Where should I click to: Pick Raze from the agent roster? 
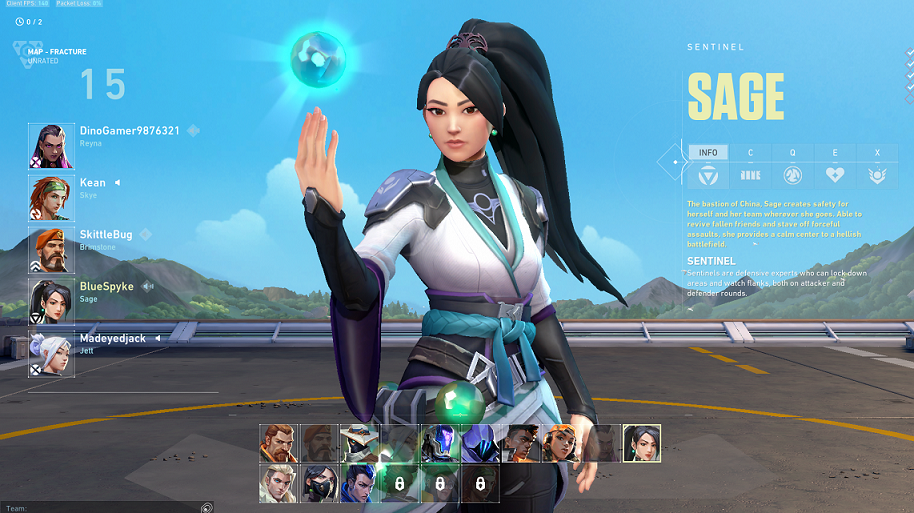point(559,443)
